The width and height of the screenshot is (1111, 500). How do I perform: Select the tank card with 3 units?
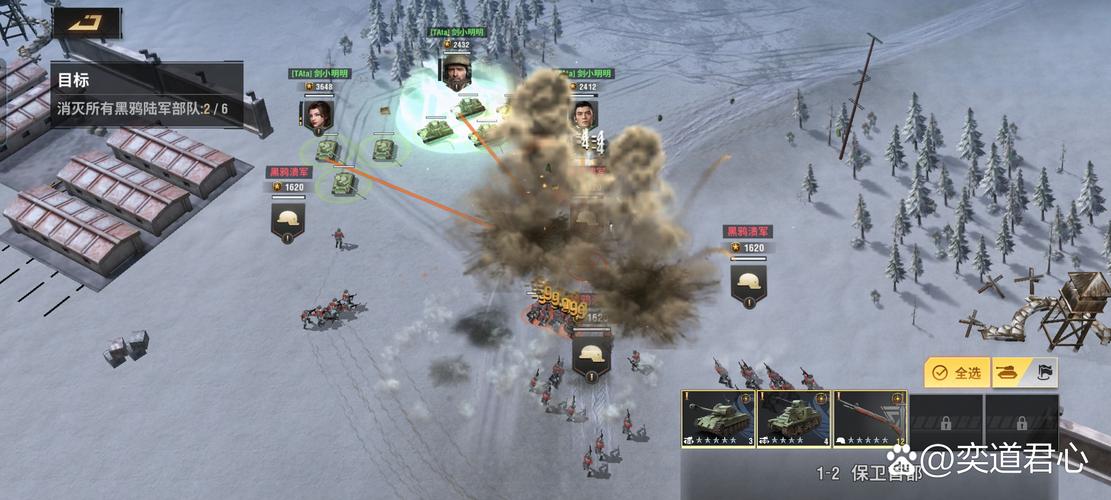pos(718,418)
